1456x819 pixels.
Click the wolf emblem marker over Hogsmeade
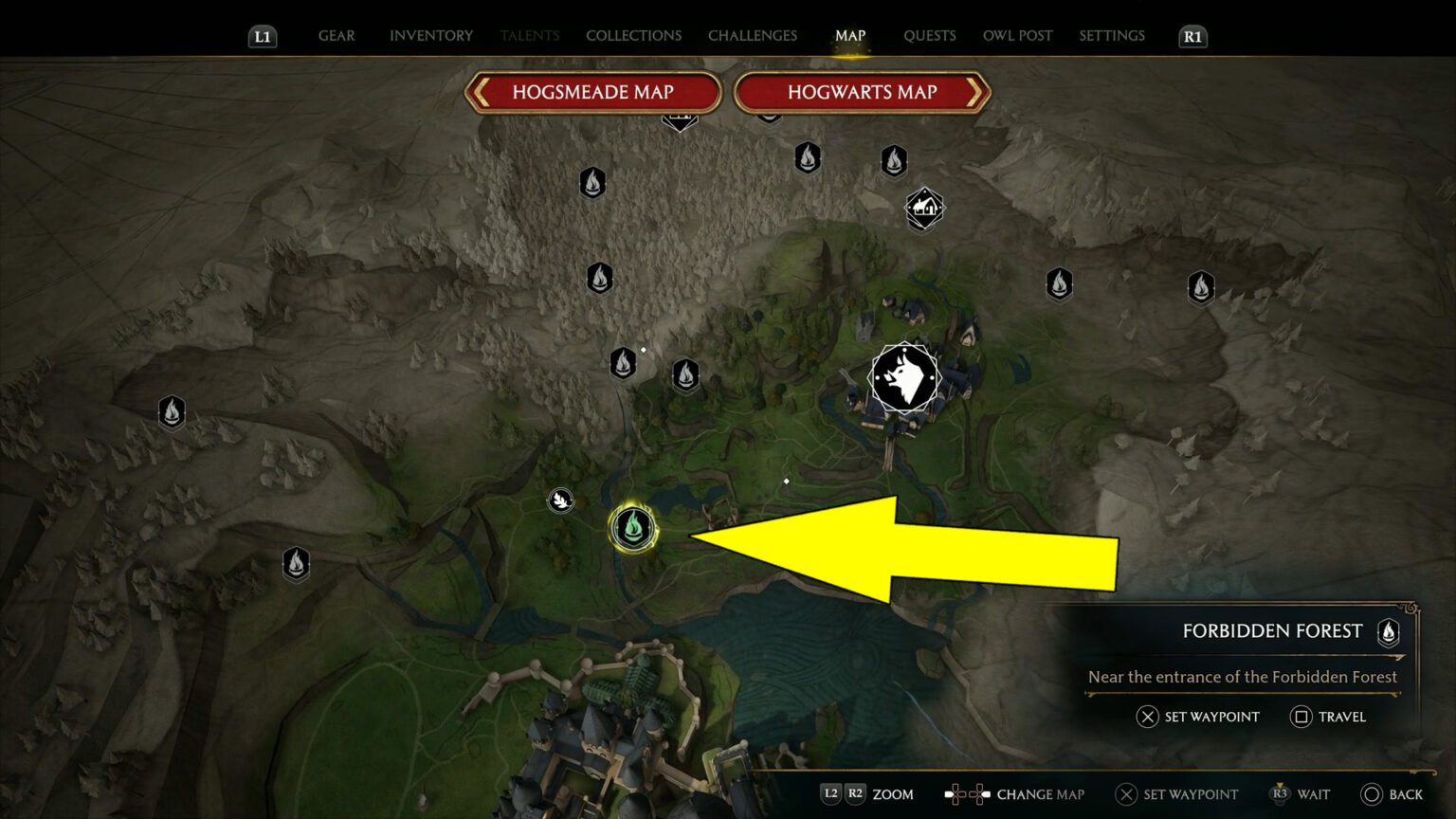[x=905, y=377]
